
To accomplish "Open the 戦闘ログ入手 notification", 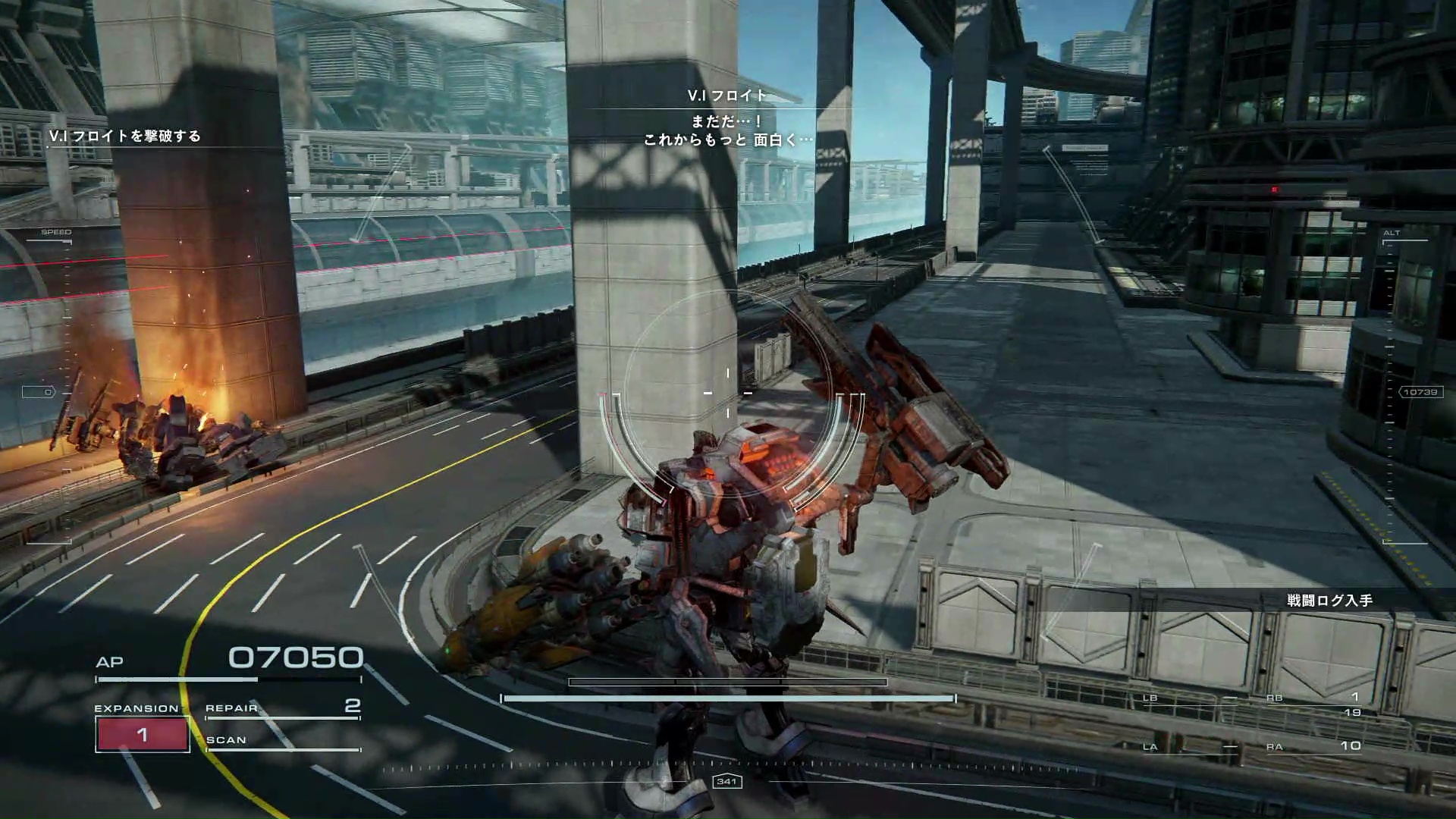I will coord(1329,601).
